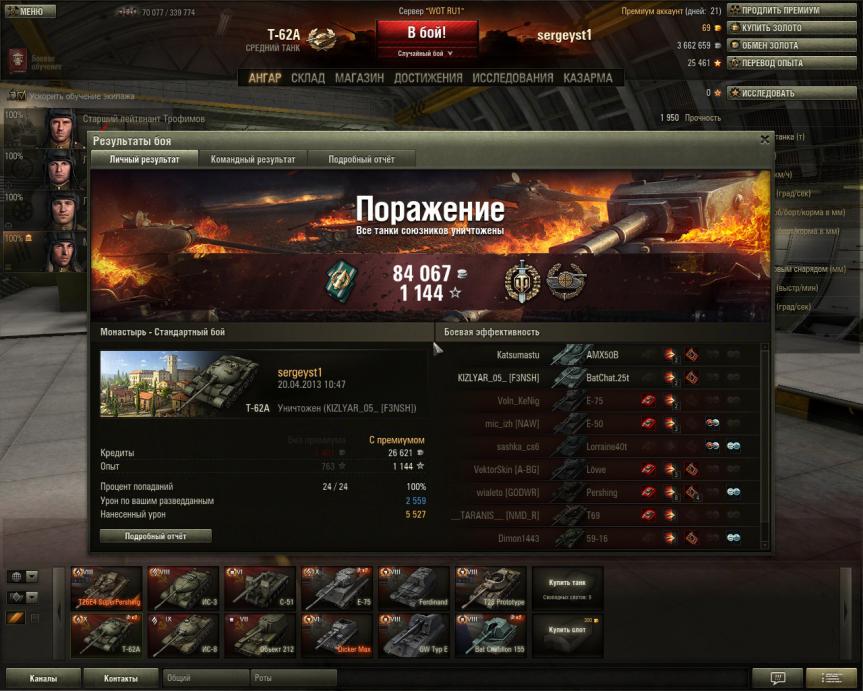Open the «Каналы» chat channels button

click(x=42, y=678)
